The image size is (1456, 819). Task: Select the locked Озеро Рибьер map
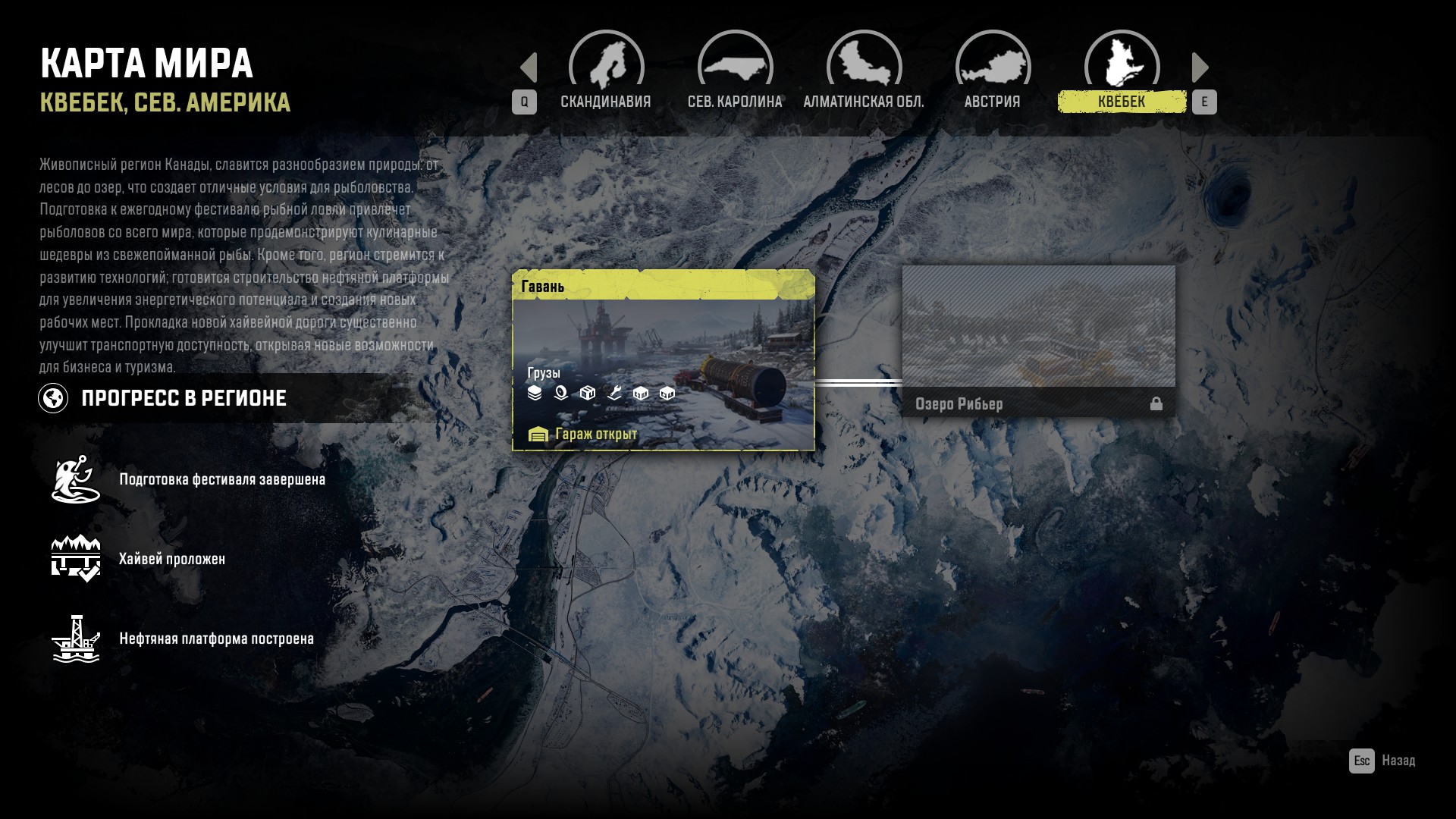pos(1038,341)
